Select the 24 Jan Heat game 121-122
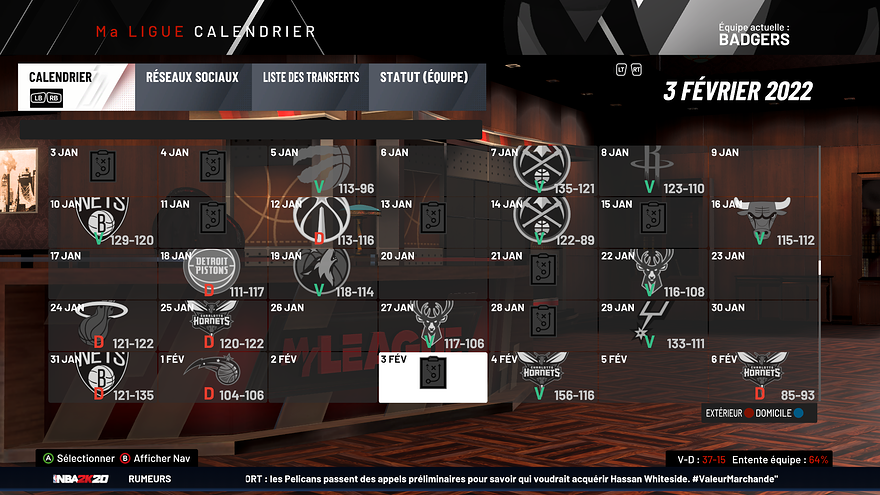 coord(103,324)
